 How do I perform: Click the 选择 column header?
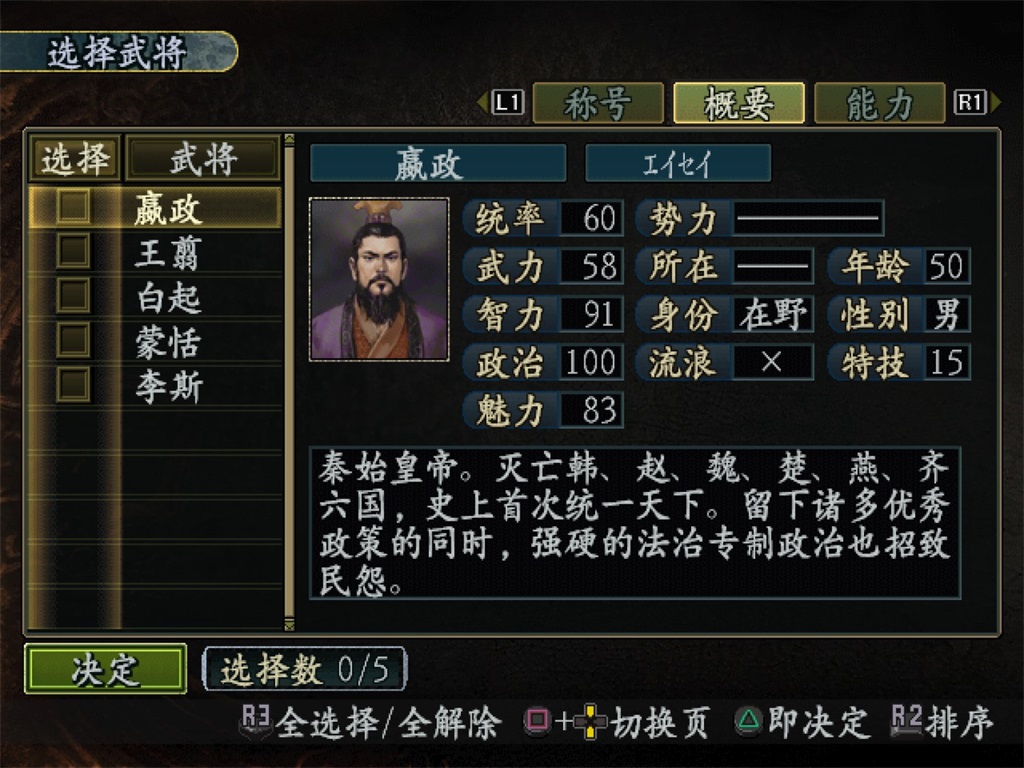(x=74, y=158)
